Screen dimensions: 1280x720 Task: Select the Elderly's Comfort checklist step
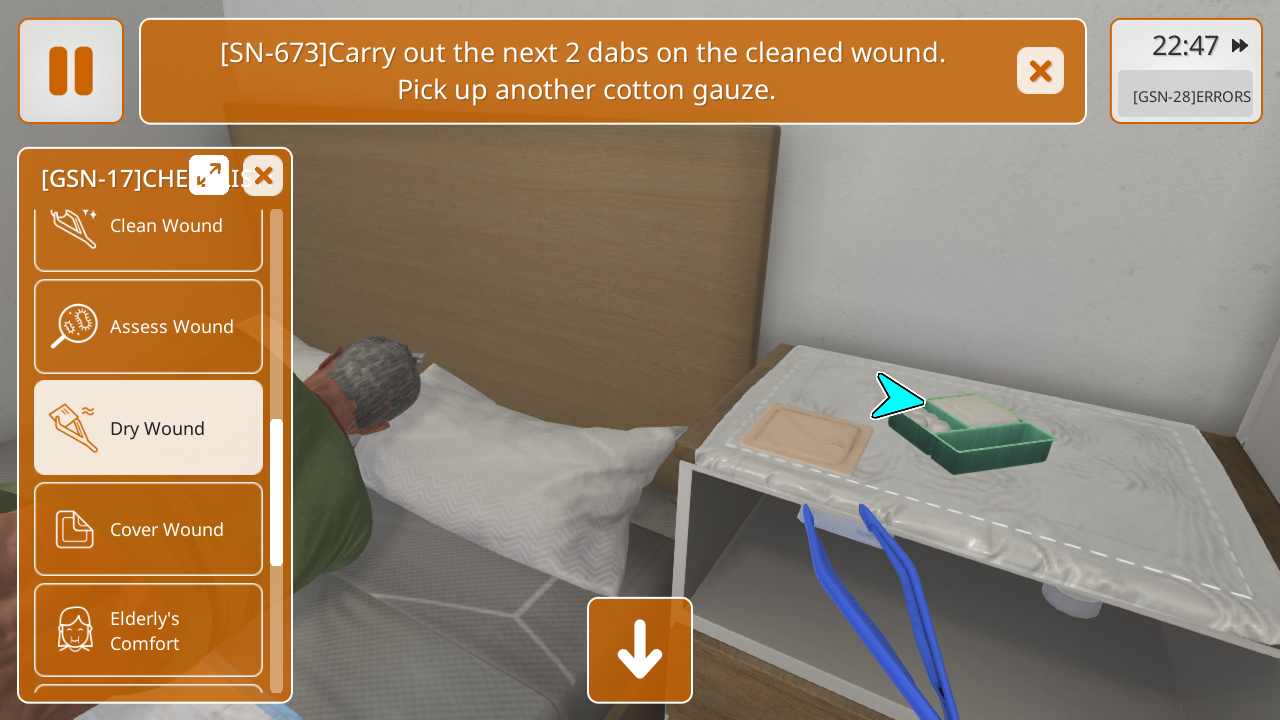[x=148, y=630]
